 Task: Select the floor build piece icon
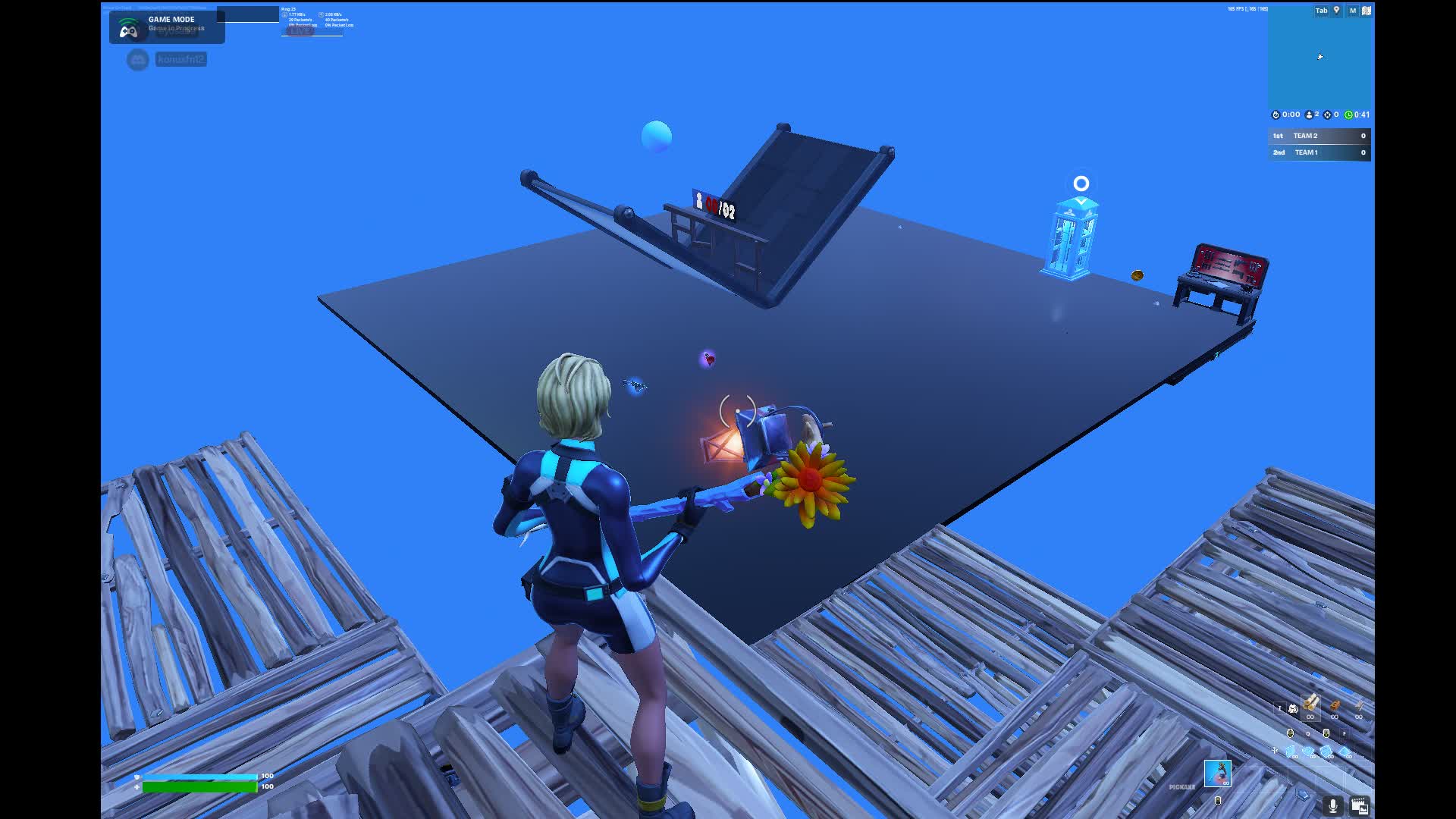tap(1308, 751)
